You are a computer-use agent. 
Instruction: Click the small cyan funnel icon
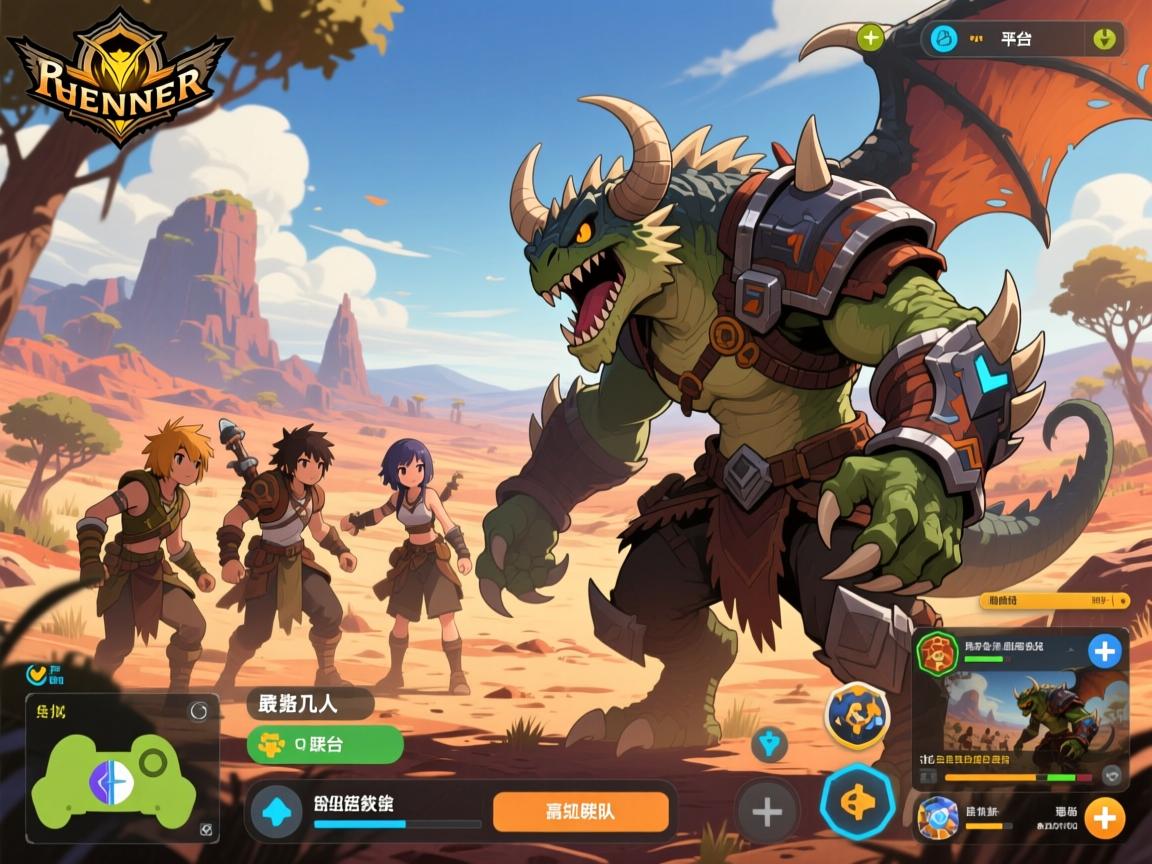click(769, 743)
